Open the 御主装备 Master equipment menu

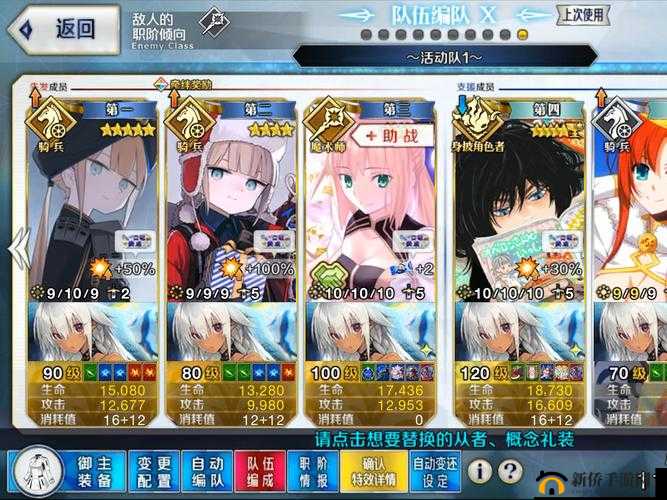click(x=97, y=472)
